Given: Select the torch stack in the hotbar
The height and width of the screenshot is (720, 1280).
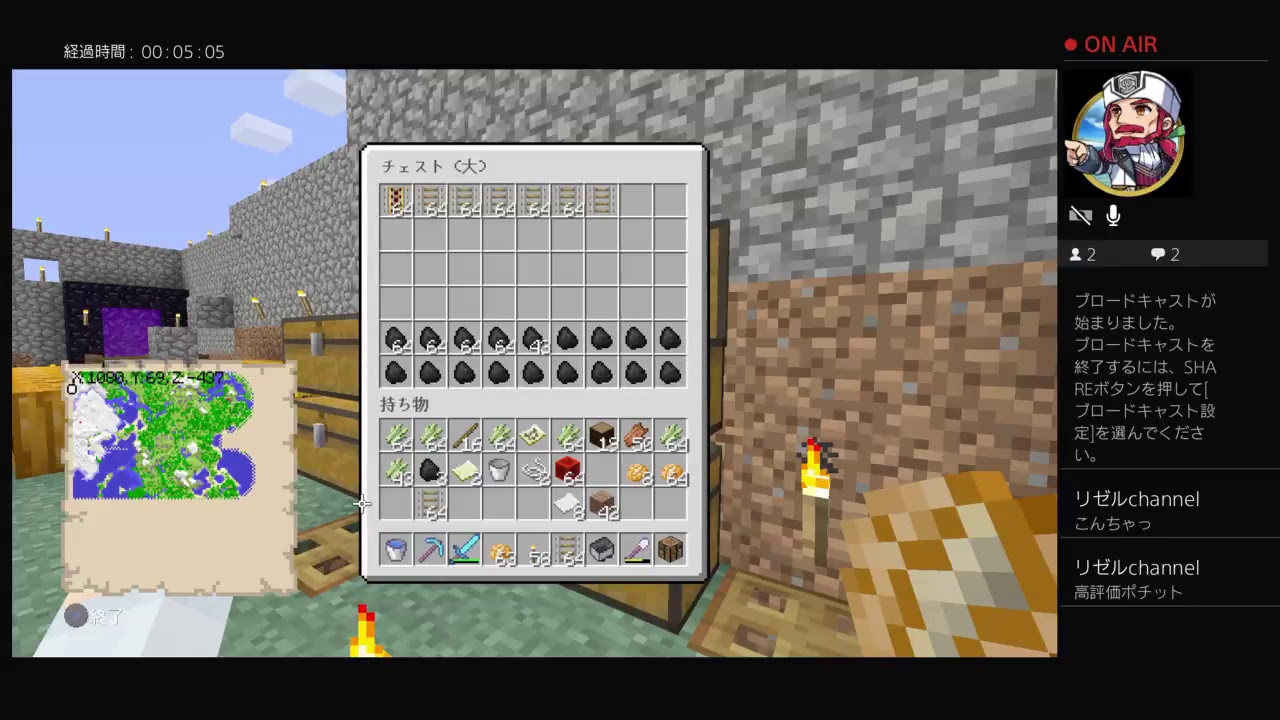Looking at the screenshot, I should (533, 549).
